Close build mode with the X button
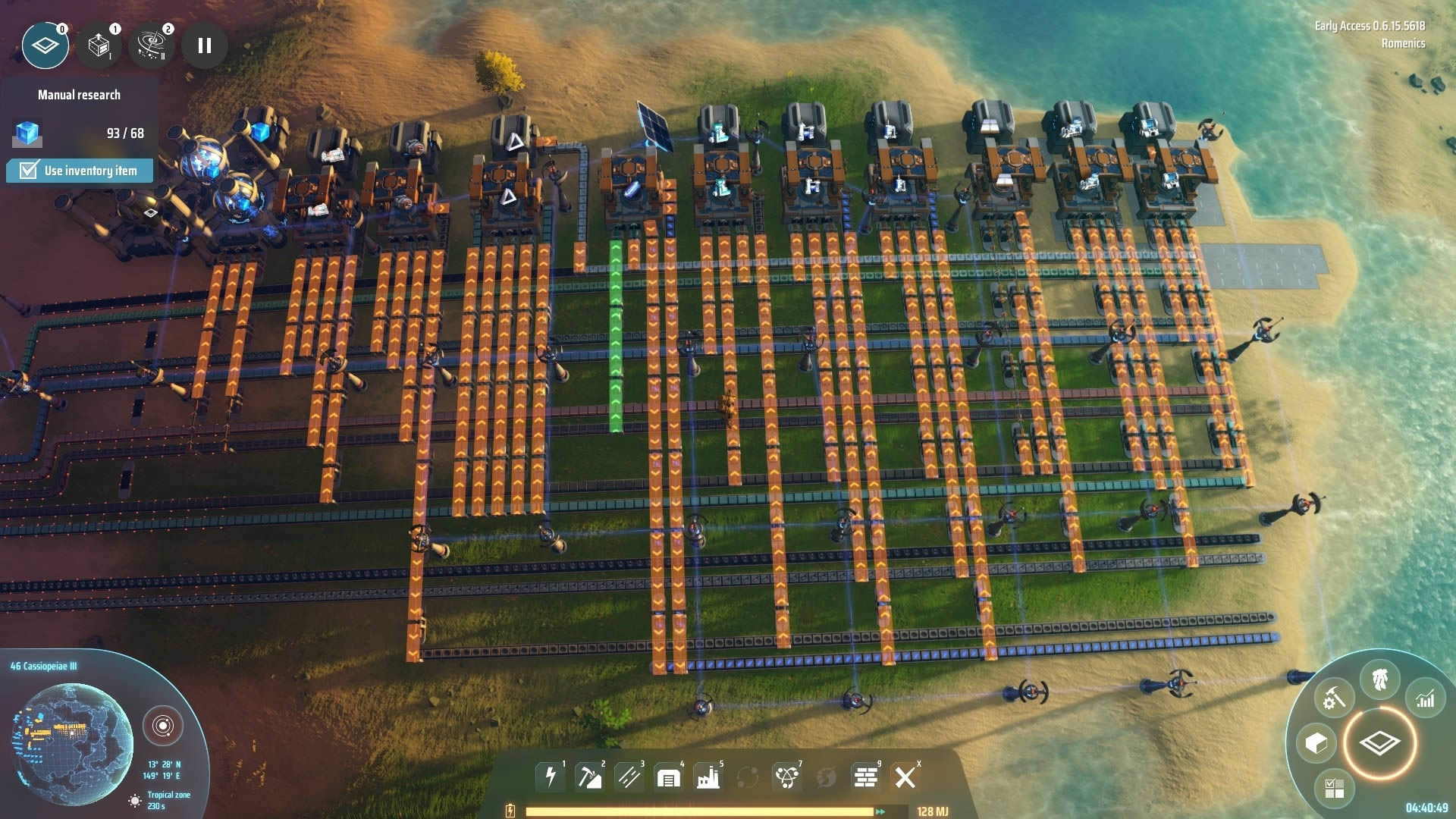The width and height of the screenshot is (1456, 819). click(905, 777)
